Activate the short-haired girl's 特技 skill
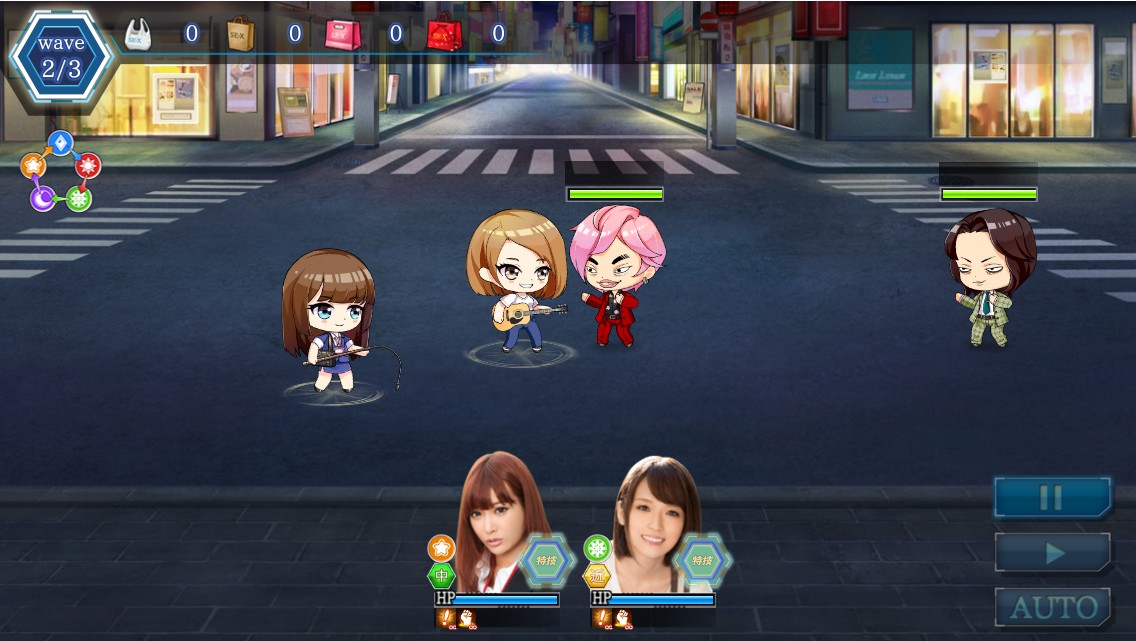This screenshot has width=1136, height=641. (702, 560)
